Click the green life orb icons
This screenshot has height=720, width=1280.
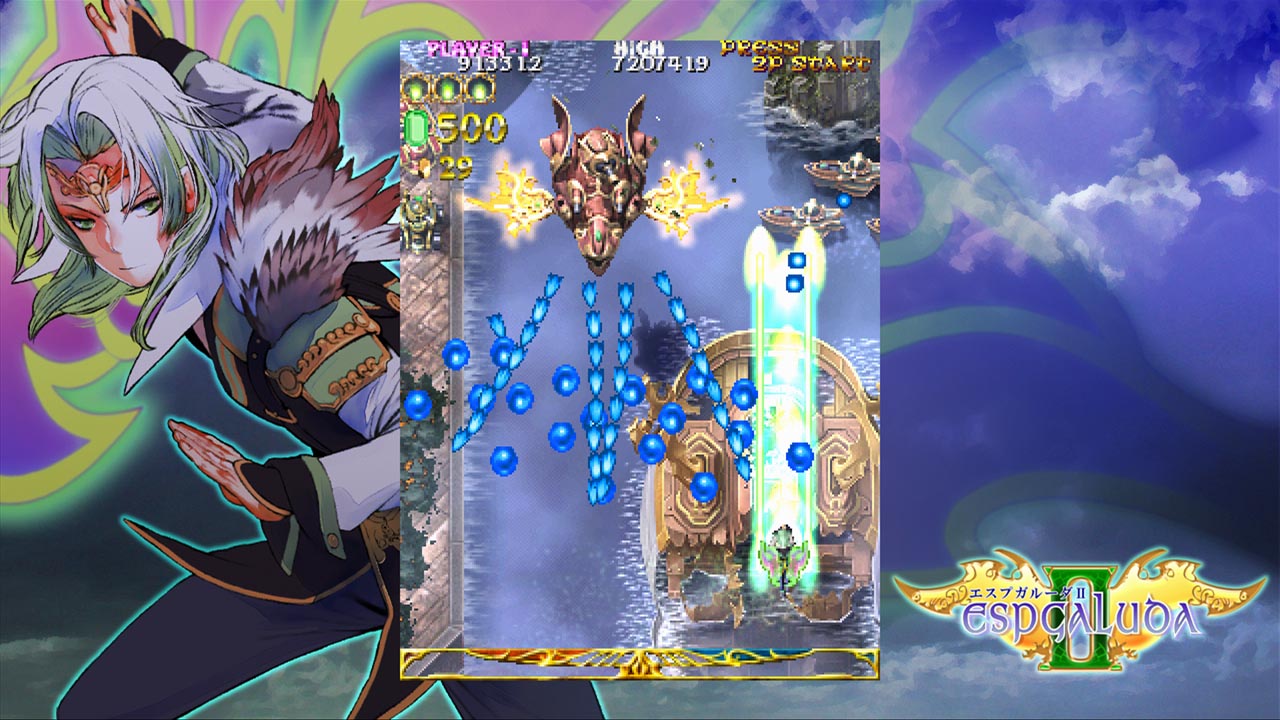point(450,92)
